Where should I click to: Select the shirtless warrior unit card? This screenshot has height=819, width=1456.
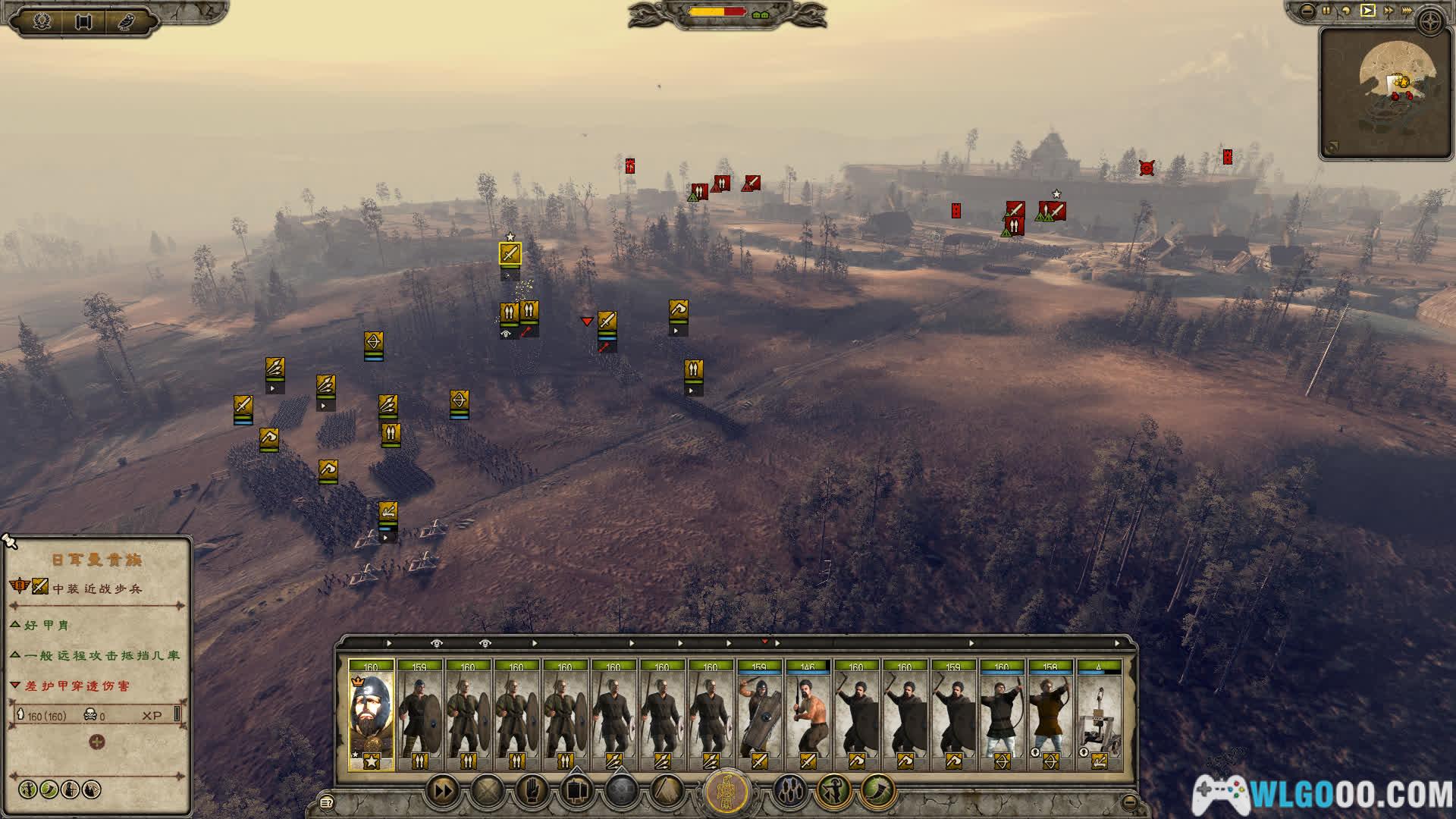808,714
